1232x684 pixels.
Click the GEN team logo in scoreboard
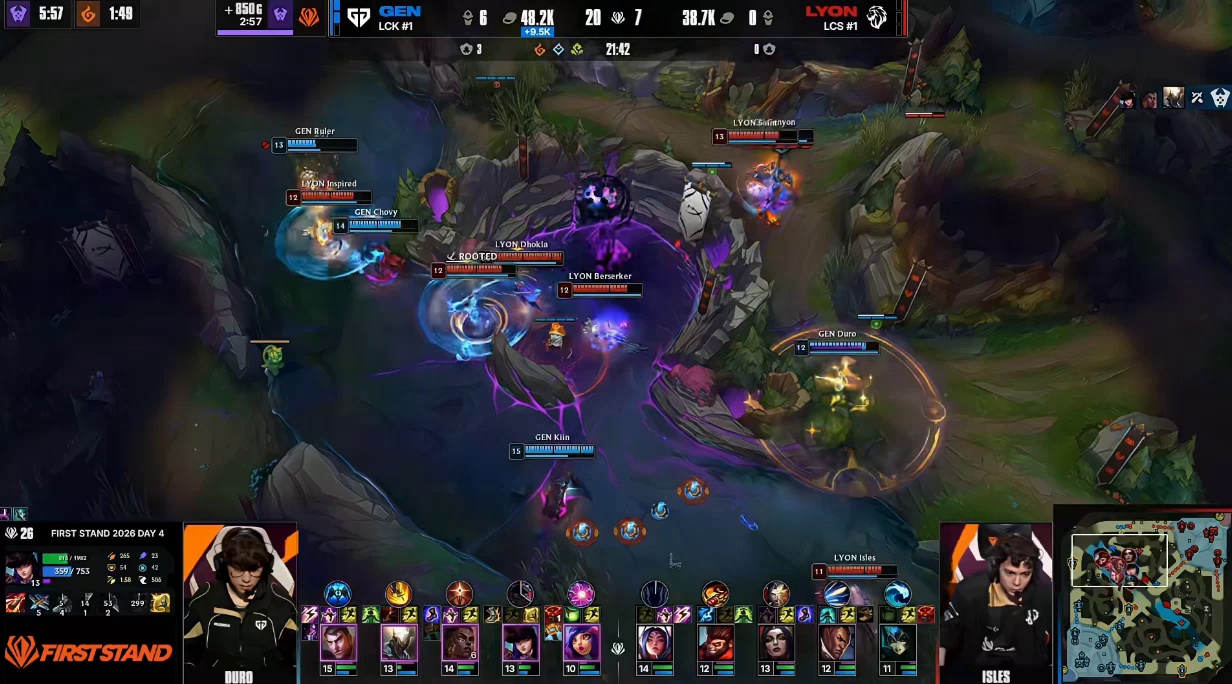(358, 17)
